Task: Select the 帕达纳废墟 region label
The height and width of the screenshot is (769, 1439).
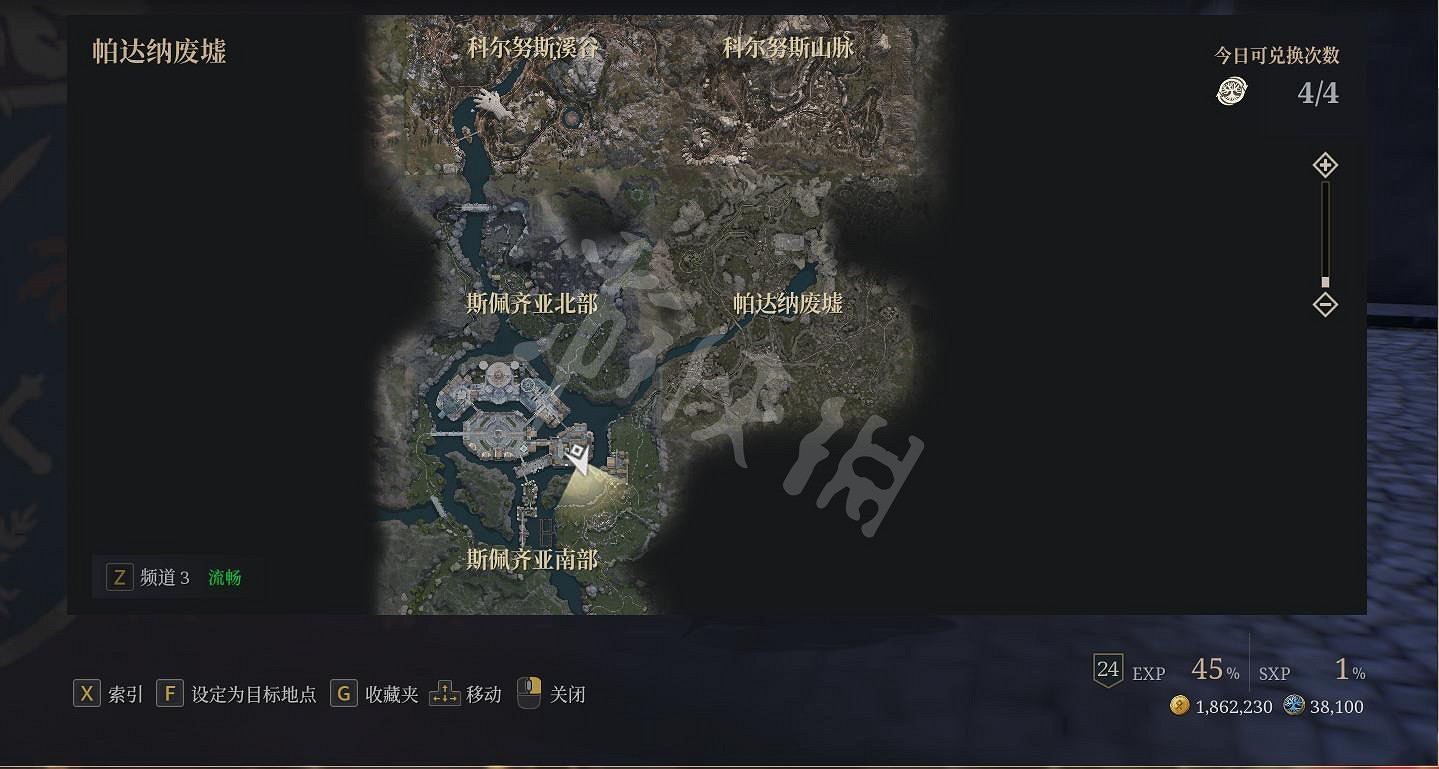Action: pos(786,305)
